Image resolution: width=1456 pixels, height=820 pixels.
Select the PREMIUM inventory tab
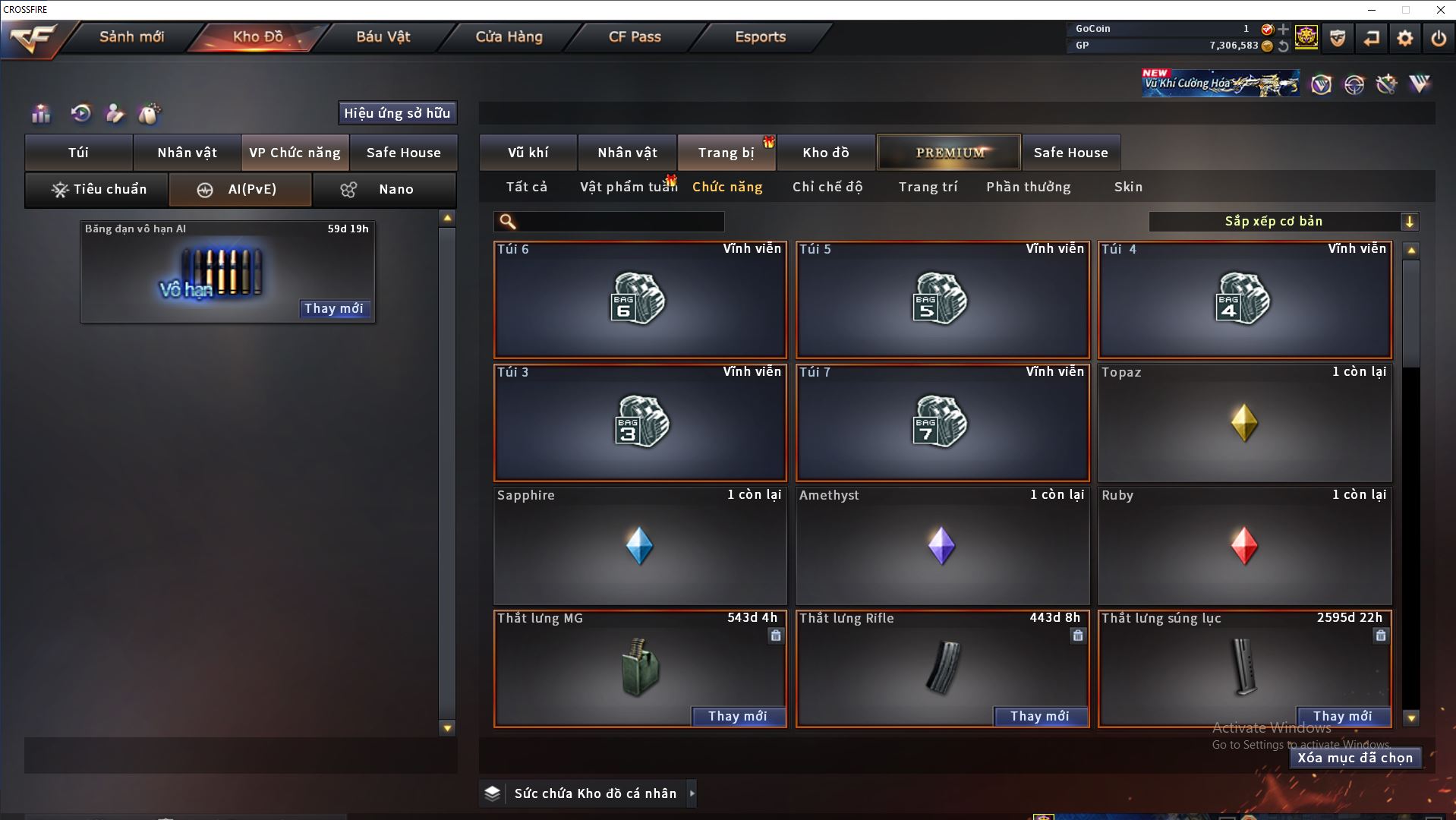tap(950, 153)
